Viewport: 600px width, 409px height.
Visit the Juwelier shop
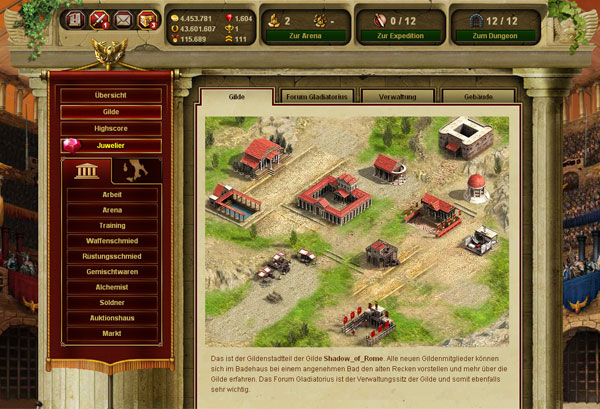(x=112, y=146)
